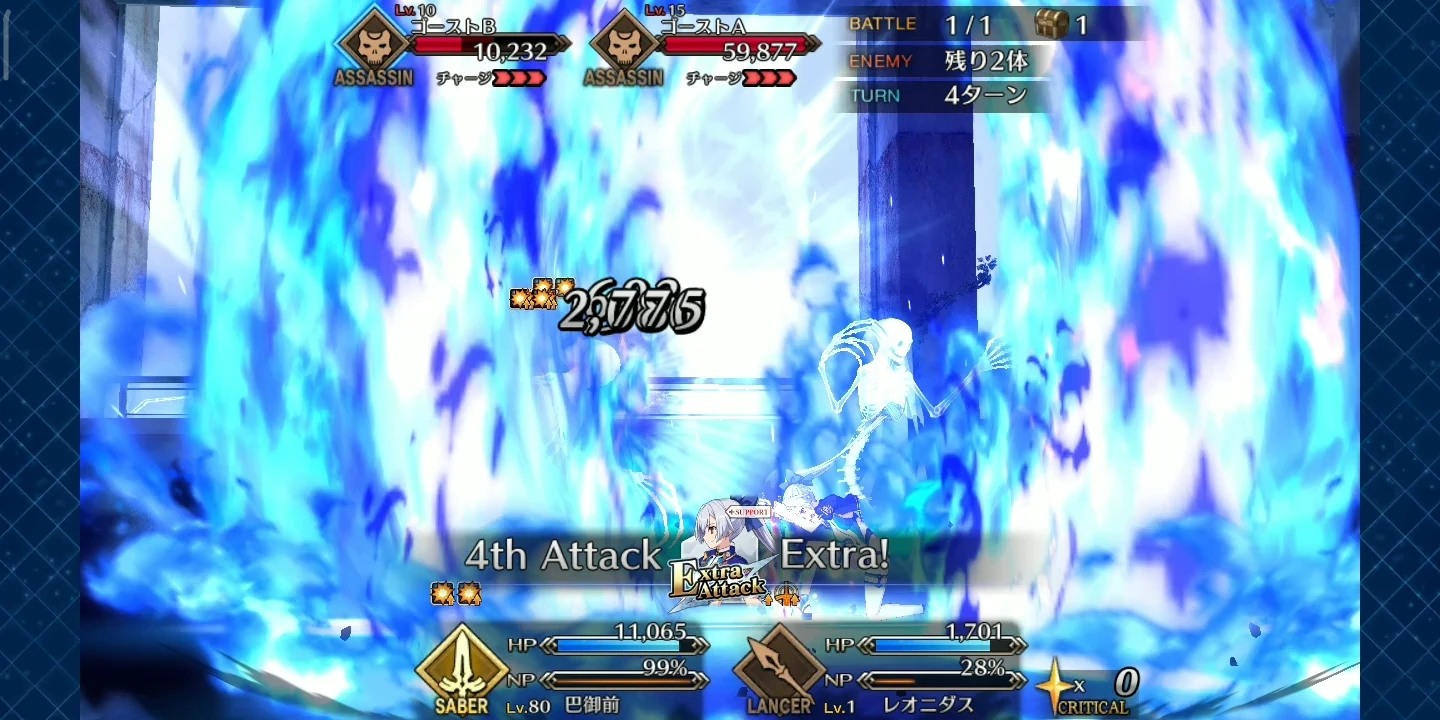Toggle target onto ゴーストA's skull marker
Image resolution: width=1440 pixels, height=720 pixels.
(x=623, y=45)
